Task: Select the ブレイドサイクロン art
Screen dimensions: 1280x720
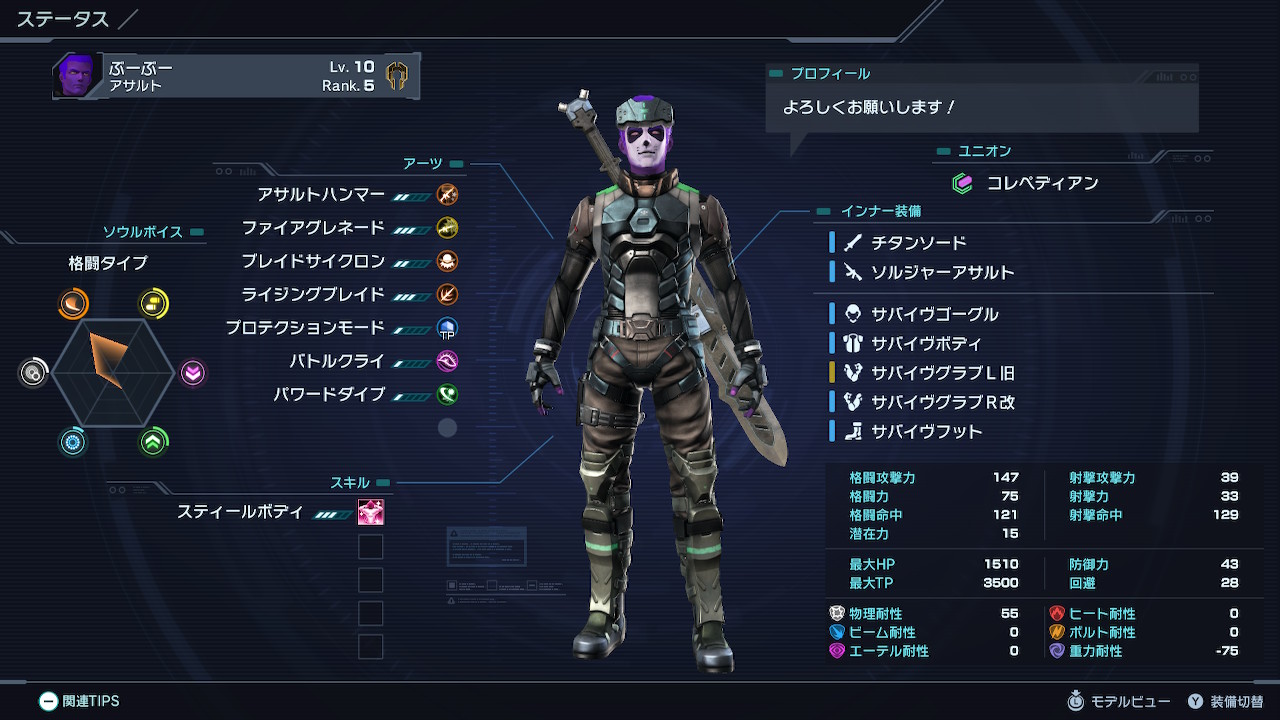Action: click(312, 261)
